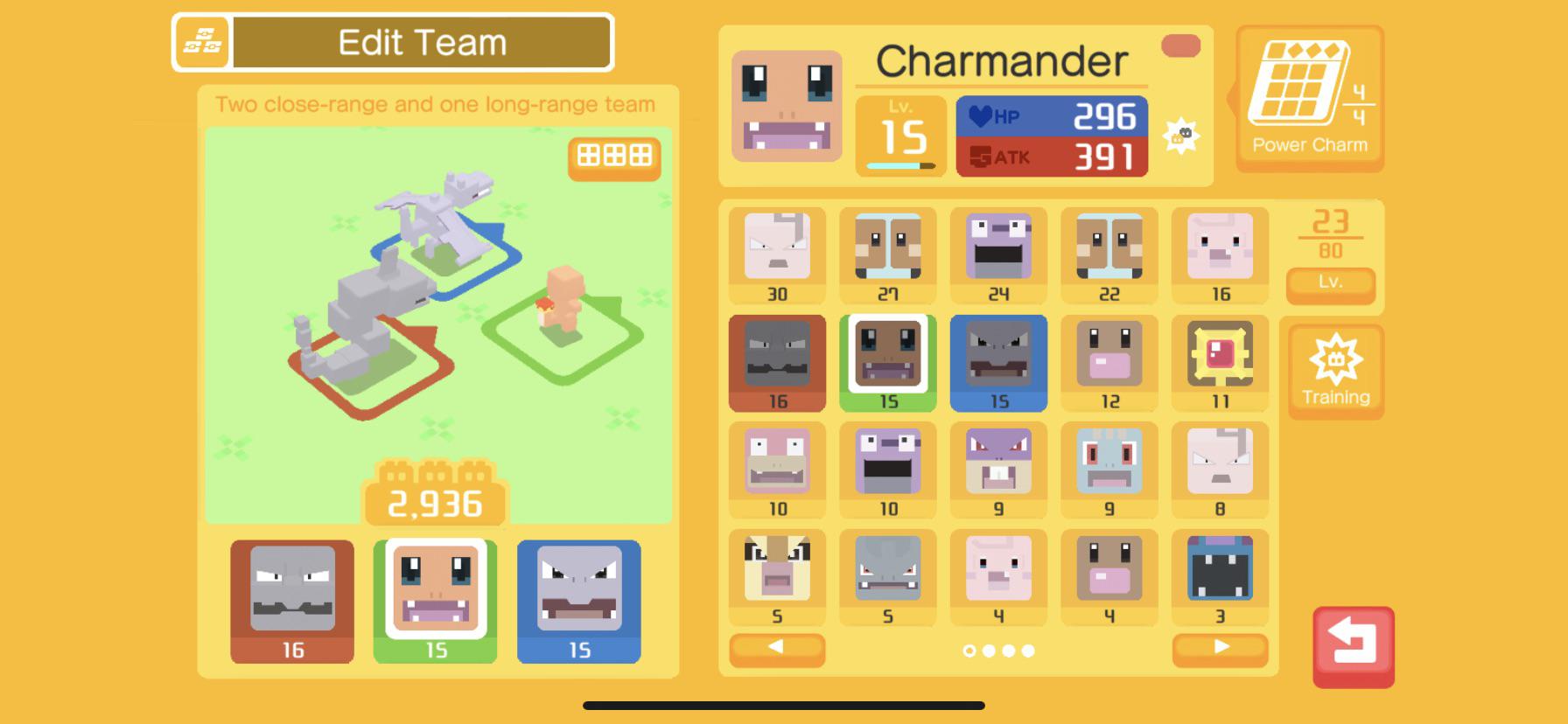
Task: Click Charmander's experience progress bar
Action: click(x=901, y=164)
